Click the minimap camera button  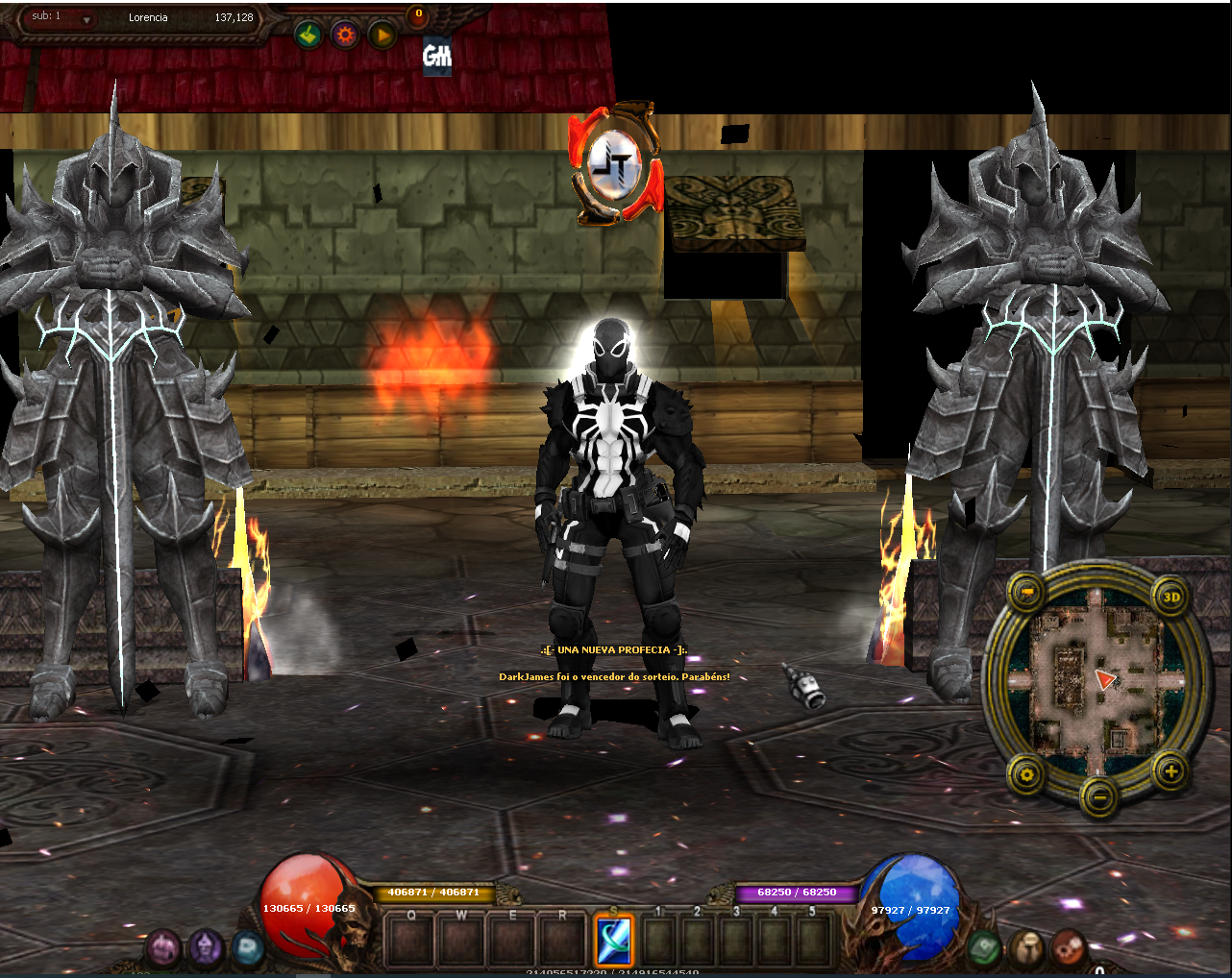coord(1027,592)
